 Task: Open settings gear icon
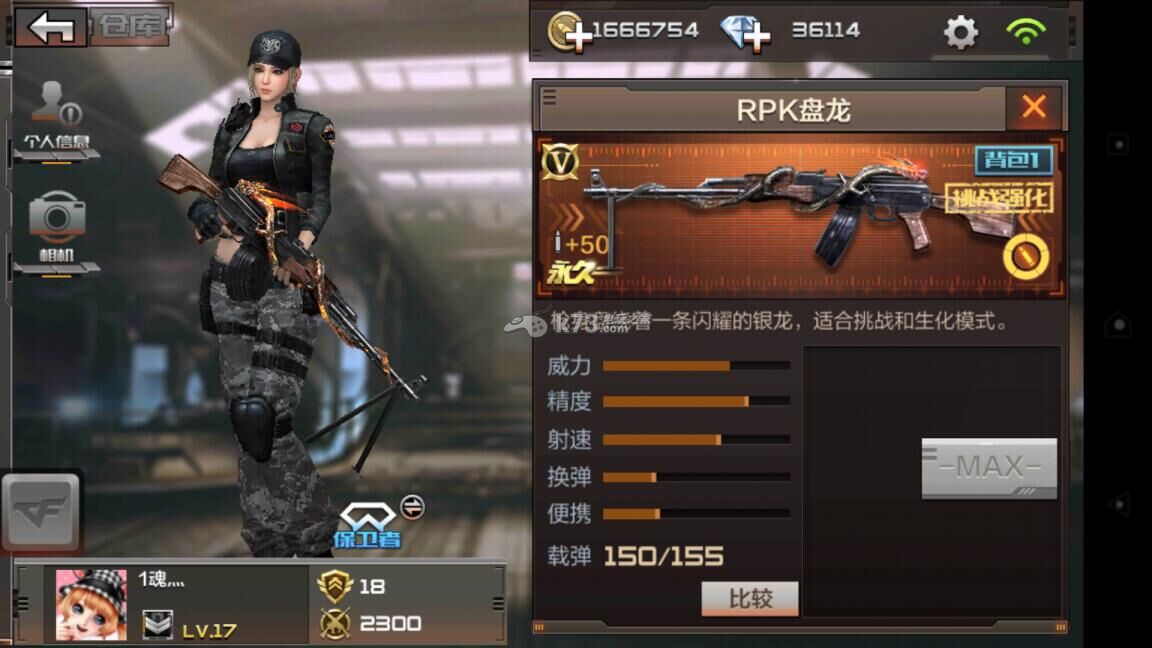[x=961, y=32]
